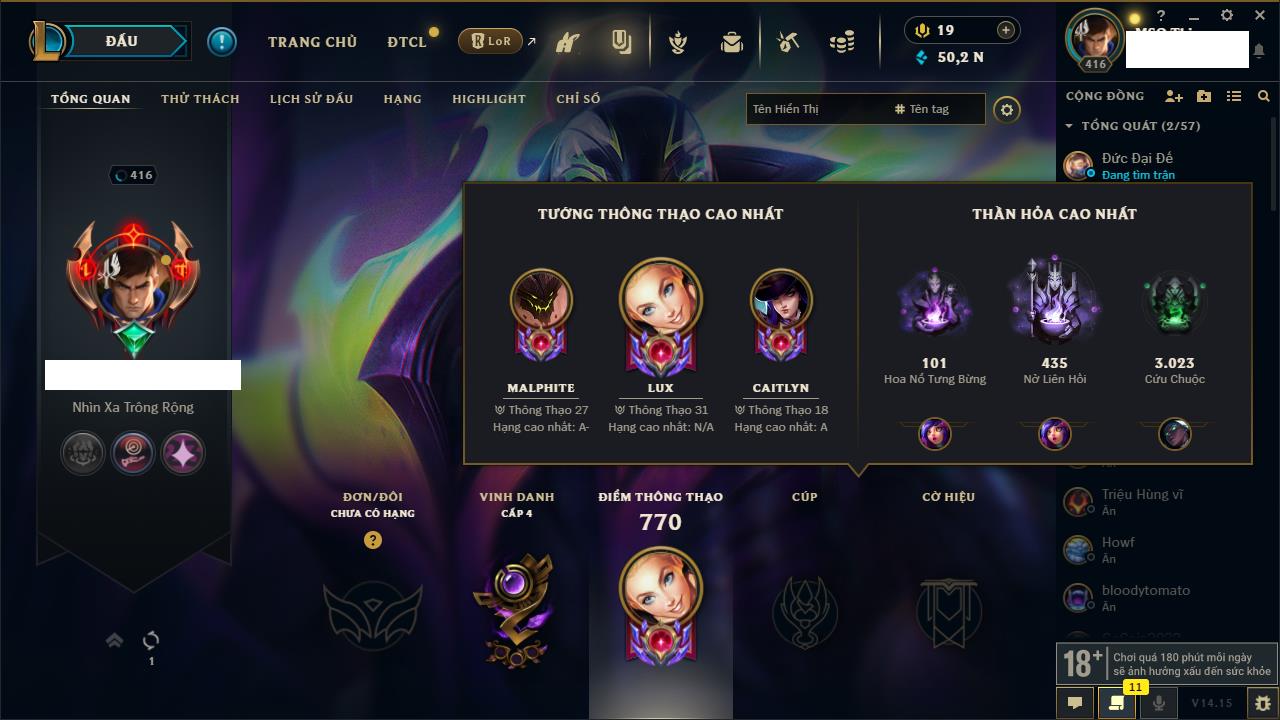Choose bloodytomato from the friends list
This screenshot has height=720, width=1280.
1145,591
